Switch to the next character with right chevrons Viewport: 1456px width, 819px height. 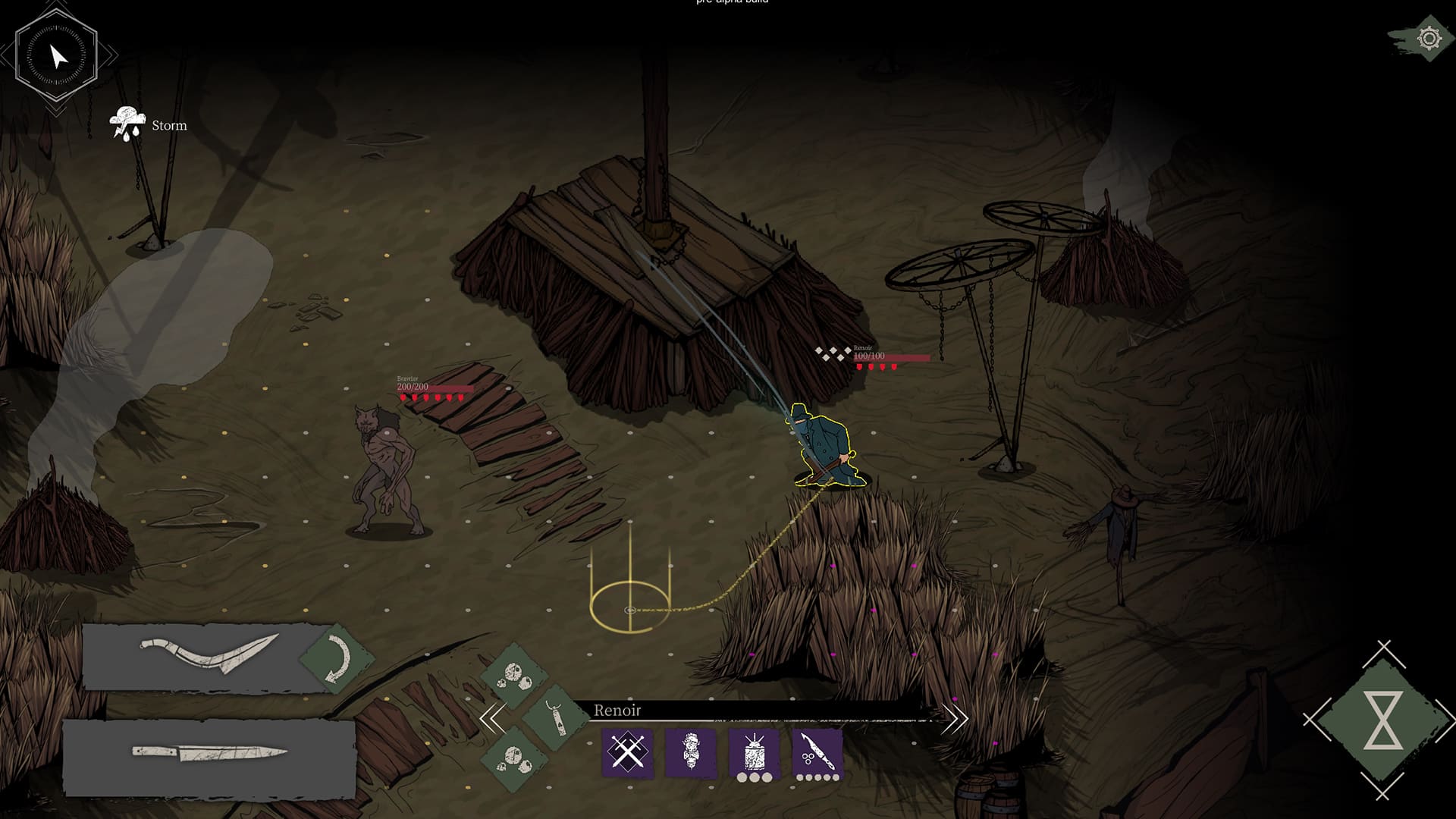pos(955,717)
